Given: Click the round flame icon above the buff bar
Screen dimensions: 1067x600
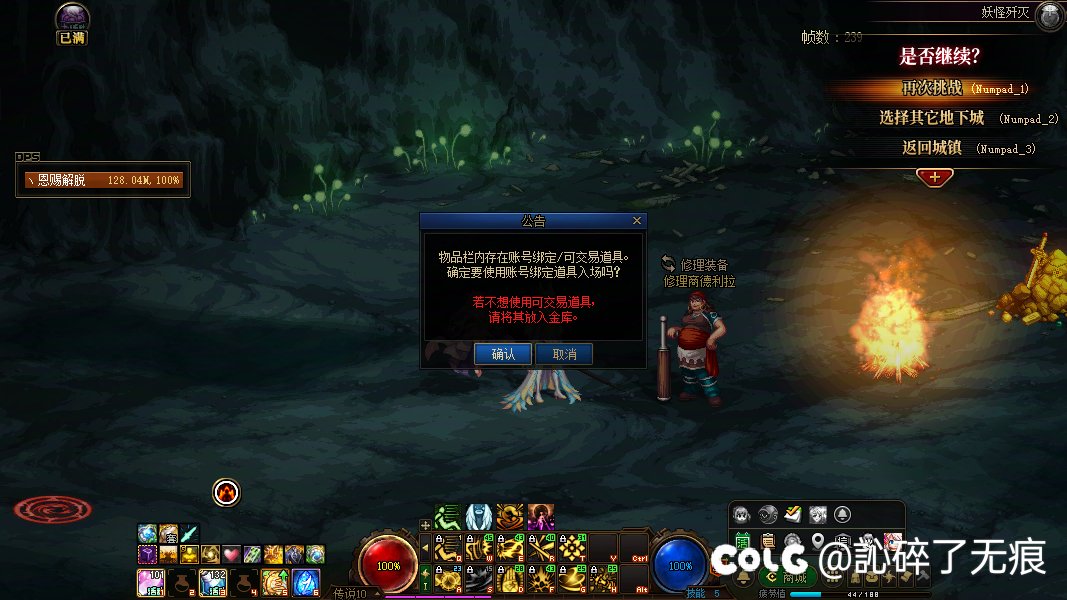Looking at the screenshot, I should pos(227,492).
